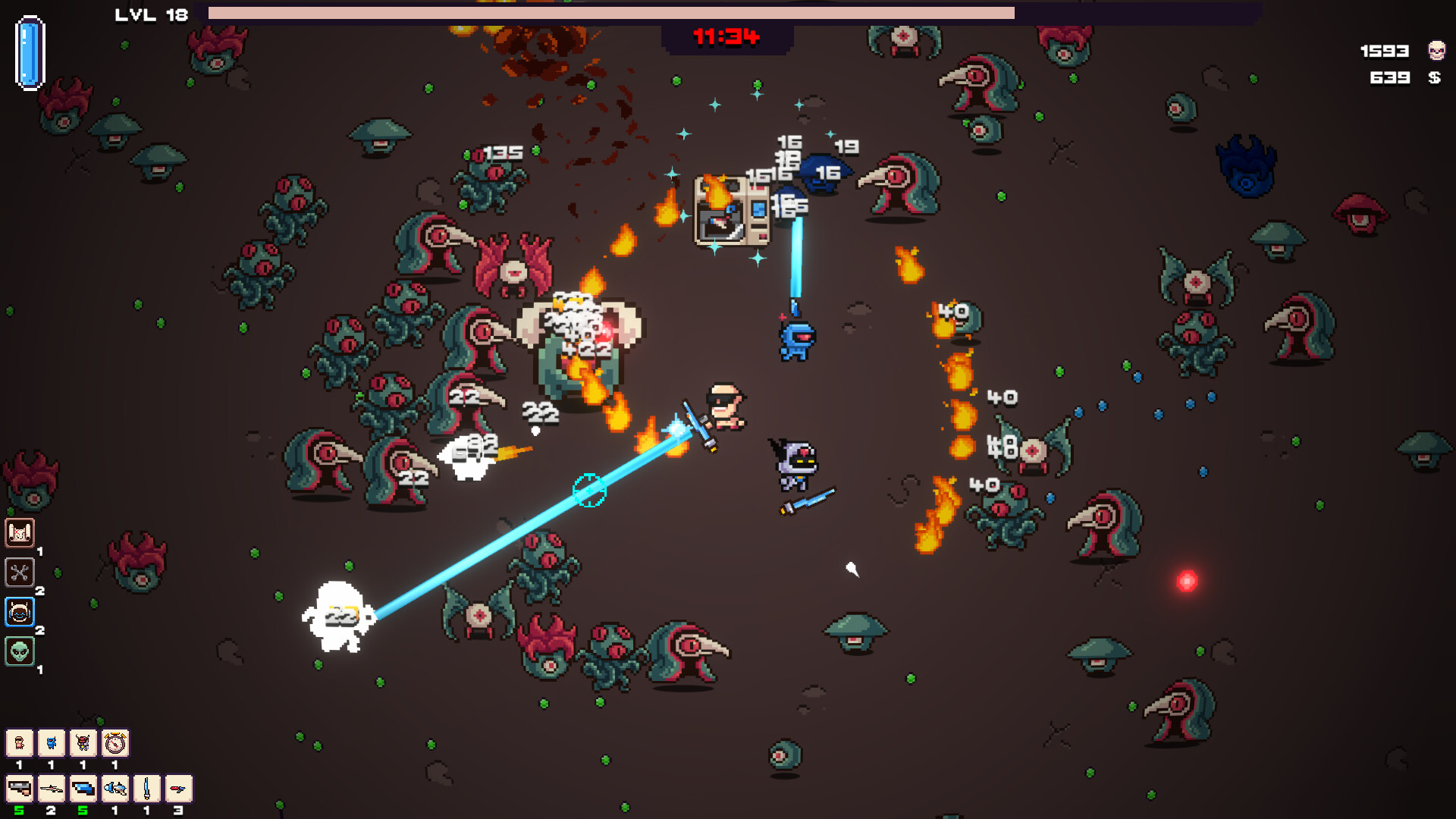Image resolution: width=1456 pixels, height=819 pixels.
Task: Select the crossed wrenches item slot
Action: click(x=20, y=573)
